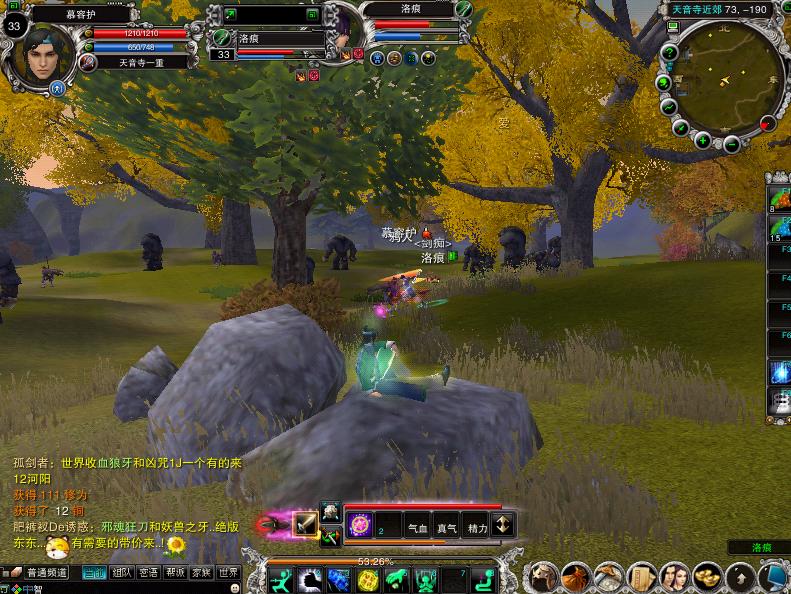Select the 气血 button on pet bar
The width and height of the screenshot is (791, 594).
click(x=417, y=527)
